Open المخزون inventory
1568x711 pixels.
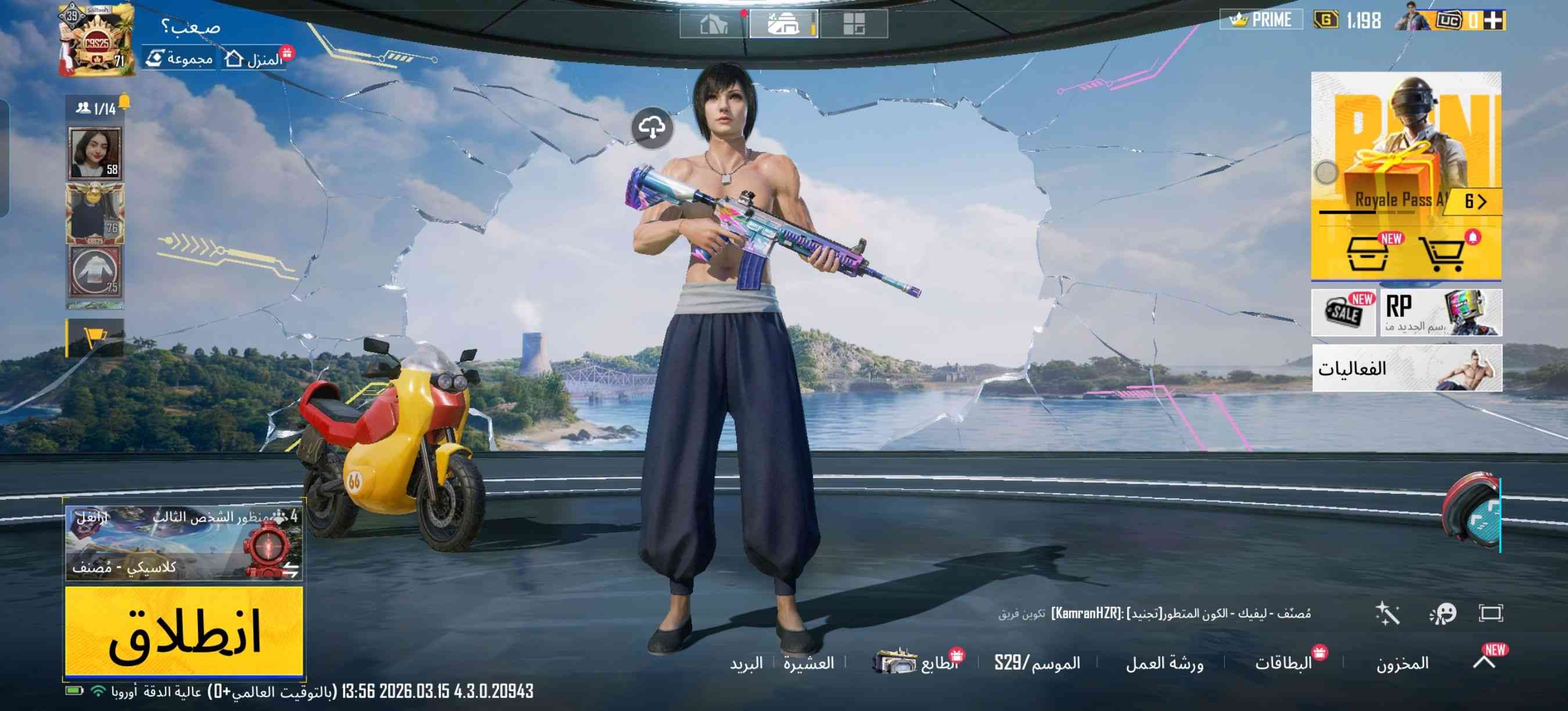click(x=1402, y=663)
